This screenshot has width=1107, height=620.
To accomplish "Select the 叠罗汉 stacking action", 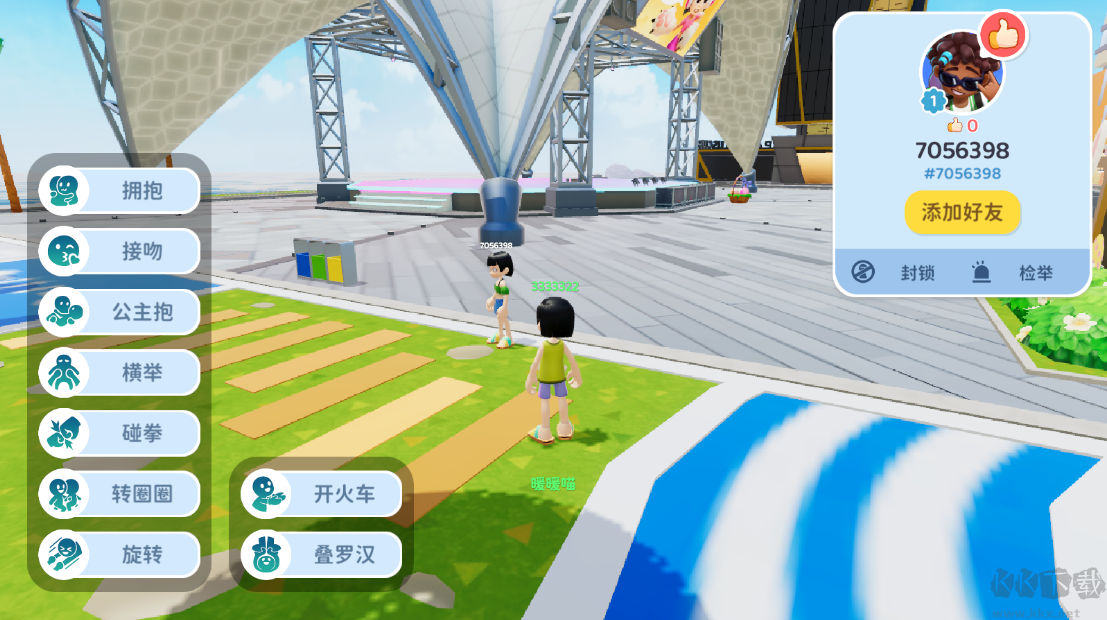I will click(x=322, y=555).
